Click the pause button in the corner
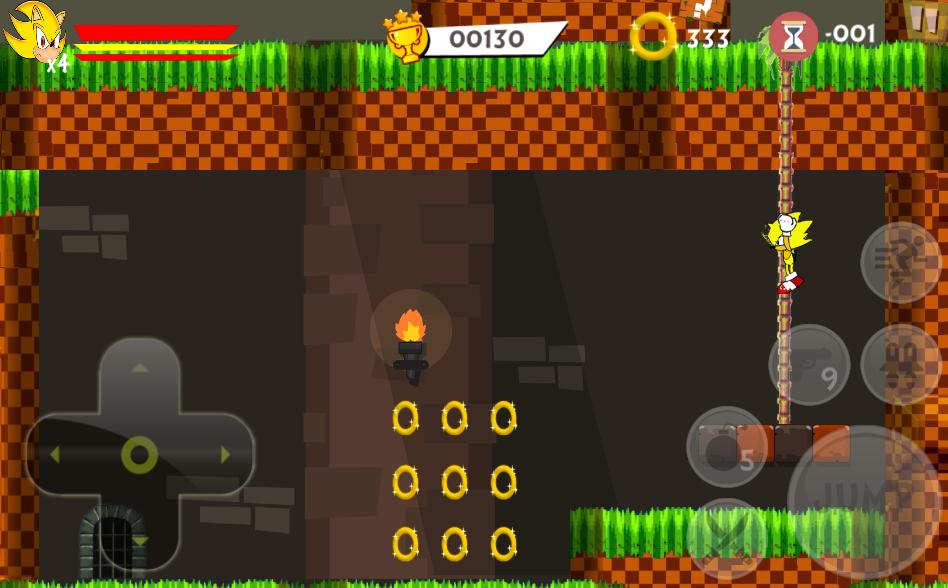 pyautogui.click(x=921, y=18)
